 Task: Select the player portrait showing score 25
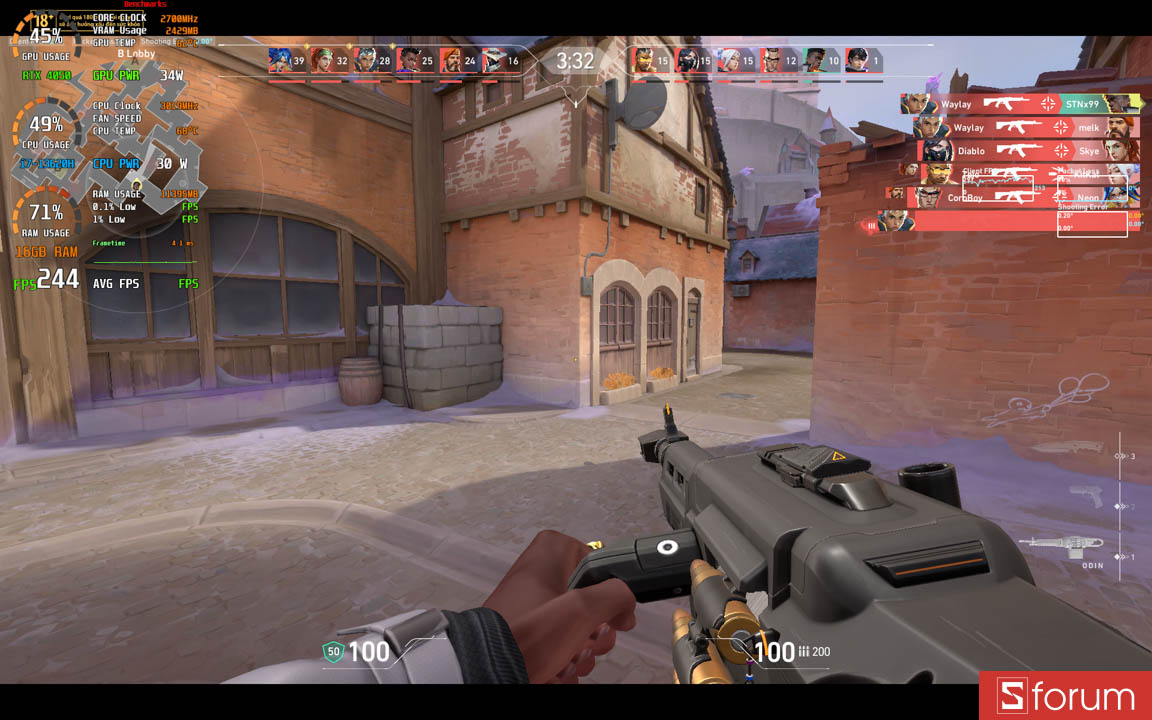408,61
